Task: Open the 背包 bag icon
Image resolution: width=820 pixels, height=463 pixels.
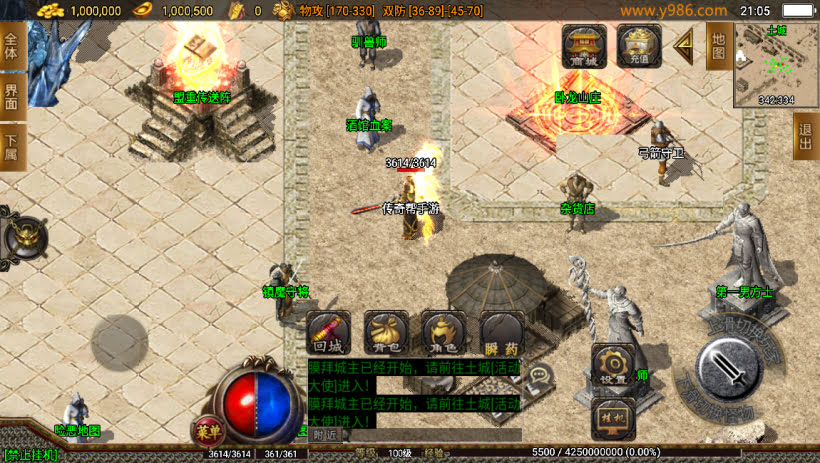Action: point(386,332)
